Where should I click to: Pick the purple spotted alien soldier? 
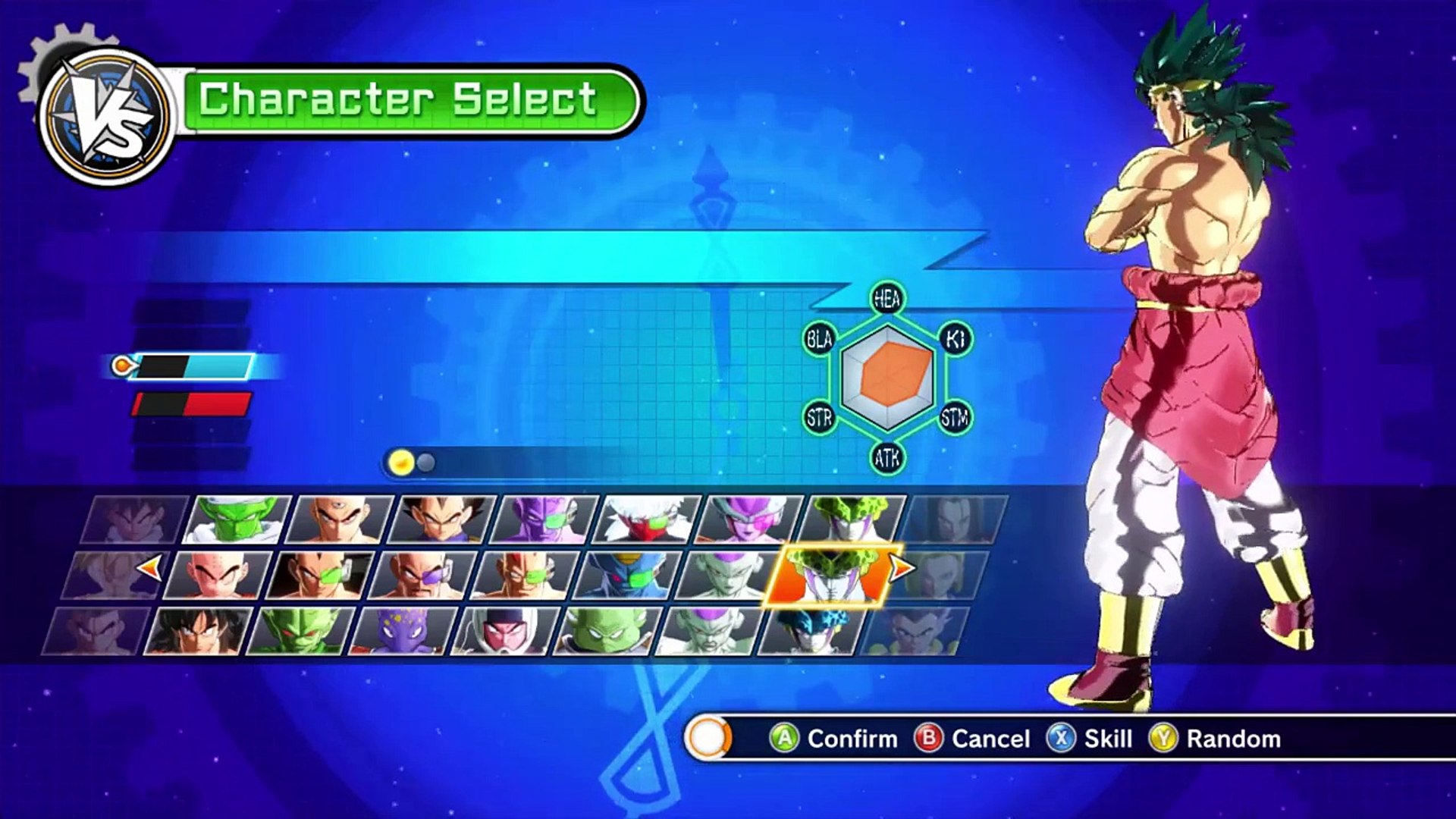tap(403, 631)
